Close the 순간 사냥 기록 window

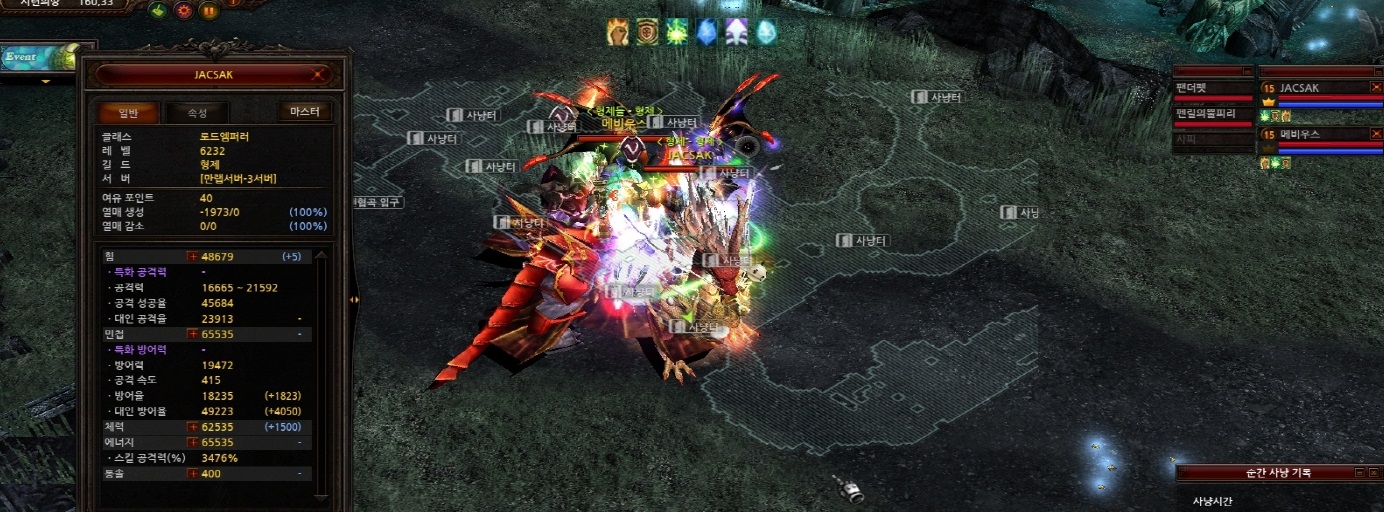tap(1375, 473)
